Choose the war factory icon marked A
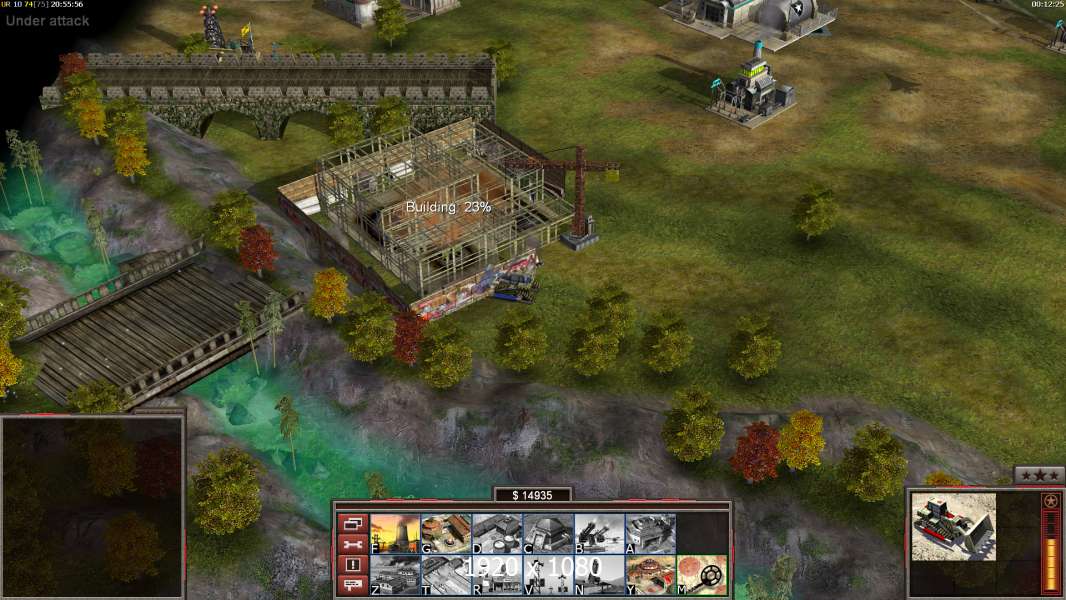This screenshot has height=600, width=1066. point(650,534)
